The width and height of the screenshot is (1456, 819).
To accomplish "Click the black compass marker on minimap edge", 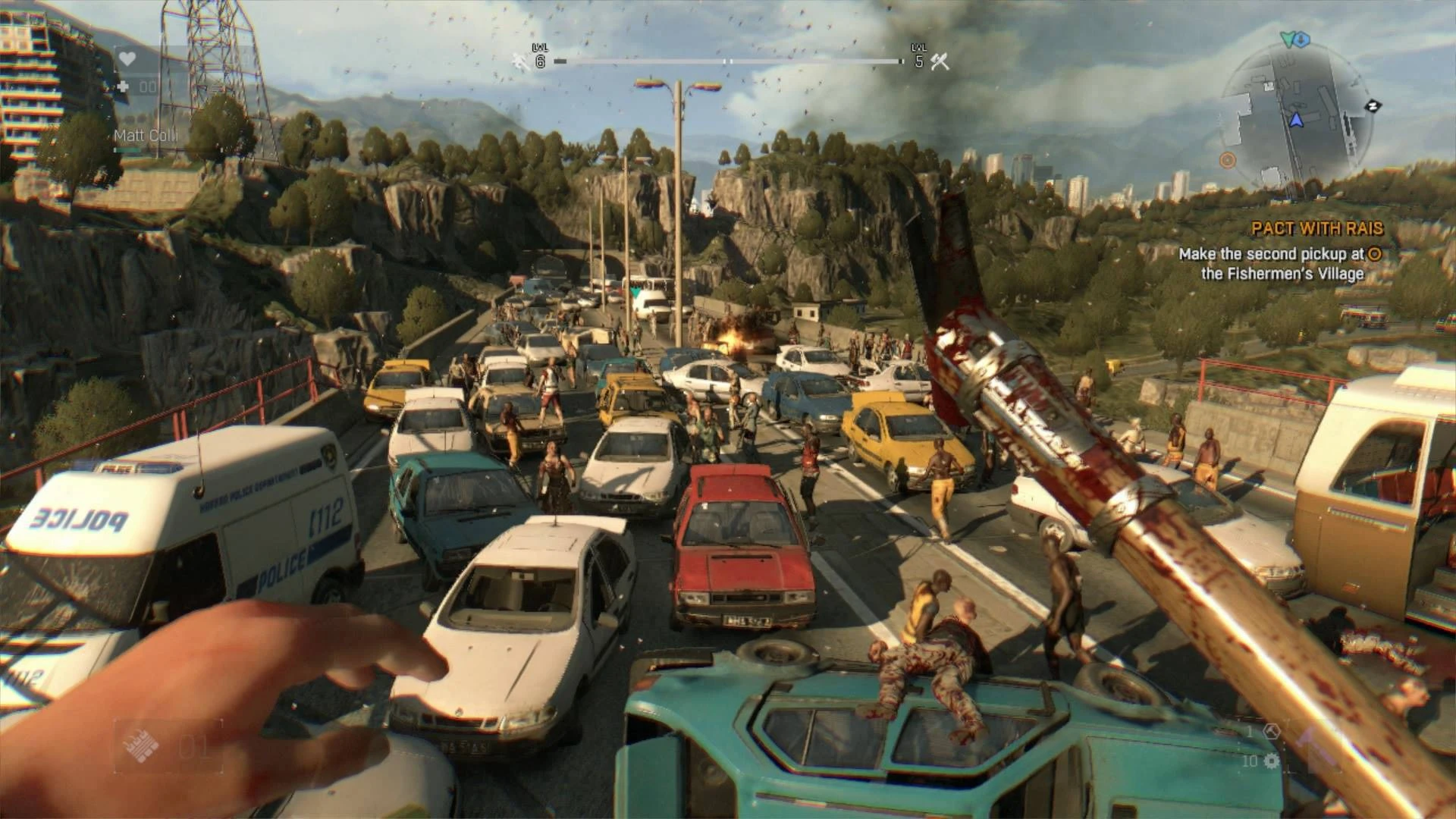I will (x=1372, y=105).
